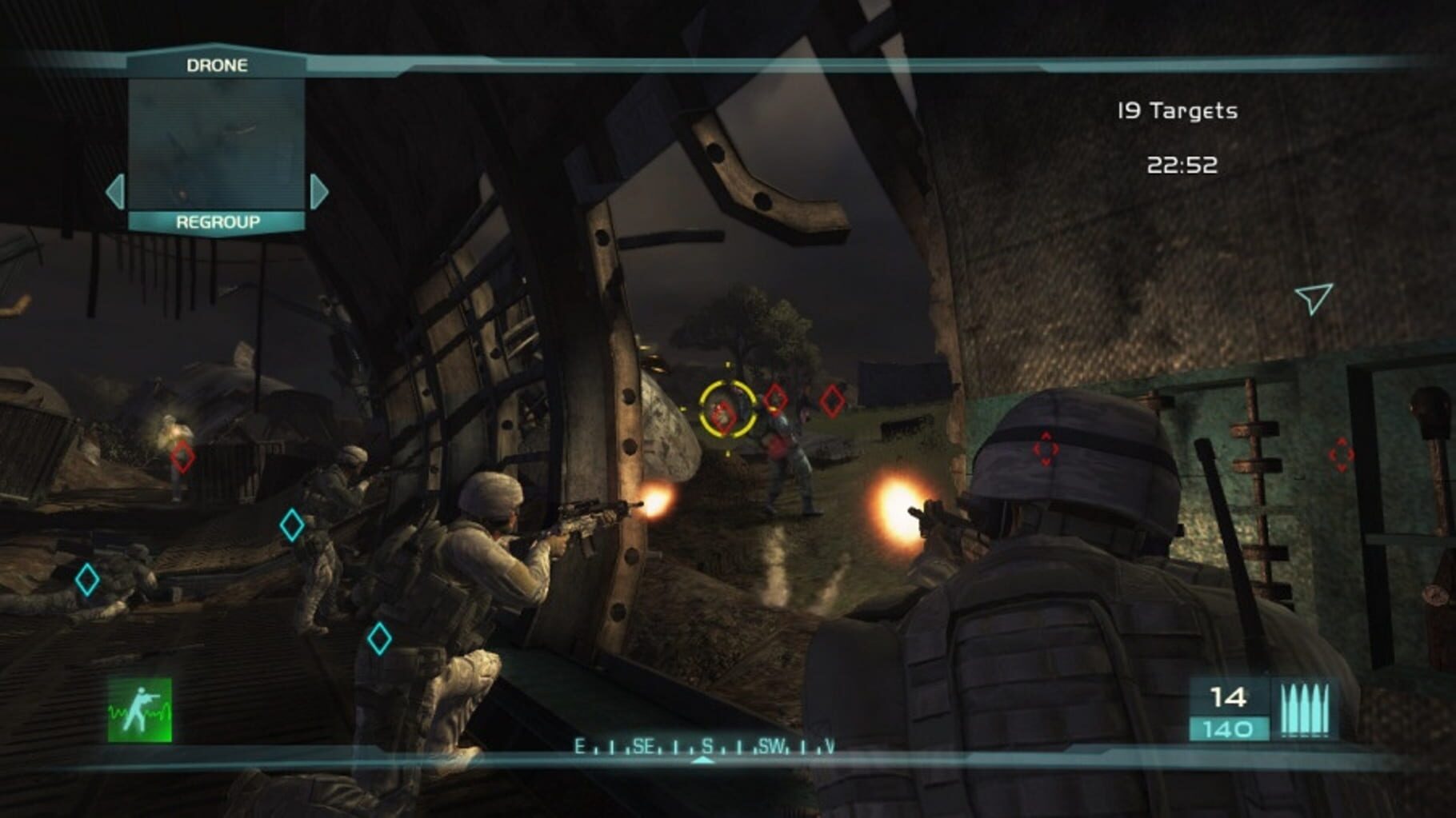
Task: Click the drone camera feed display
Action: (218, 145)
